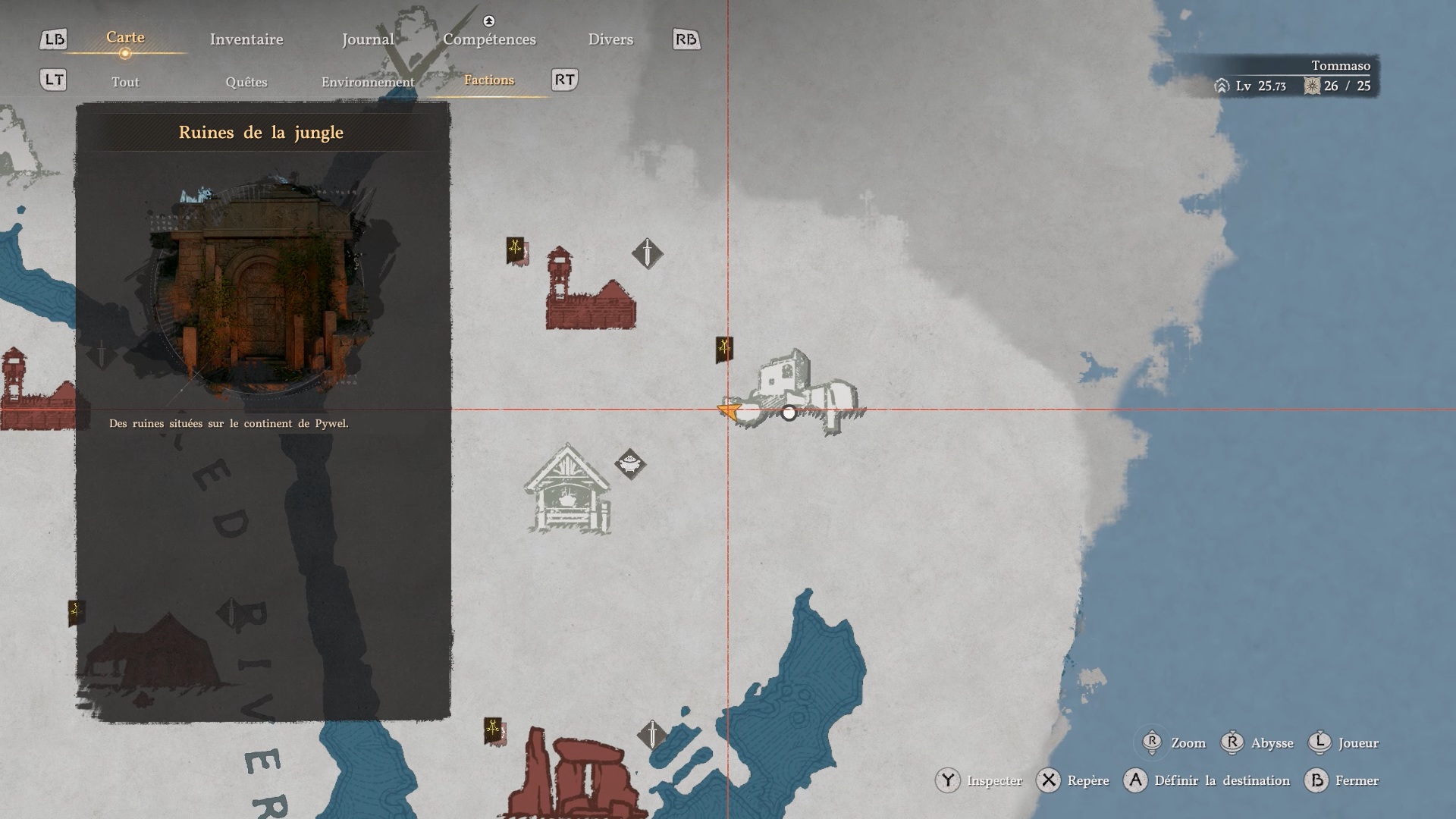Click the cooking pot diamond marker
The width and height of the screenshot is (1456, 819).
(630, 464)
